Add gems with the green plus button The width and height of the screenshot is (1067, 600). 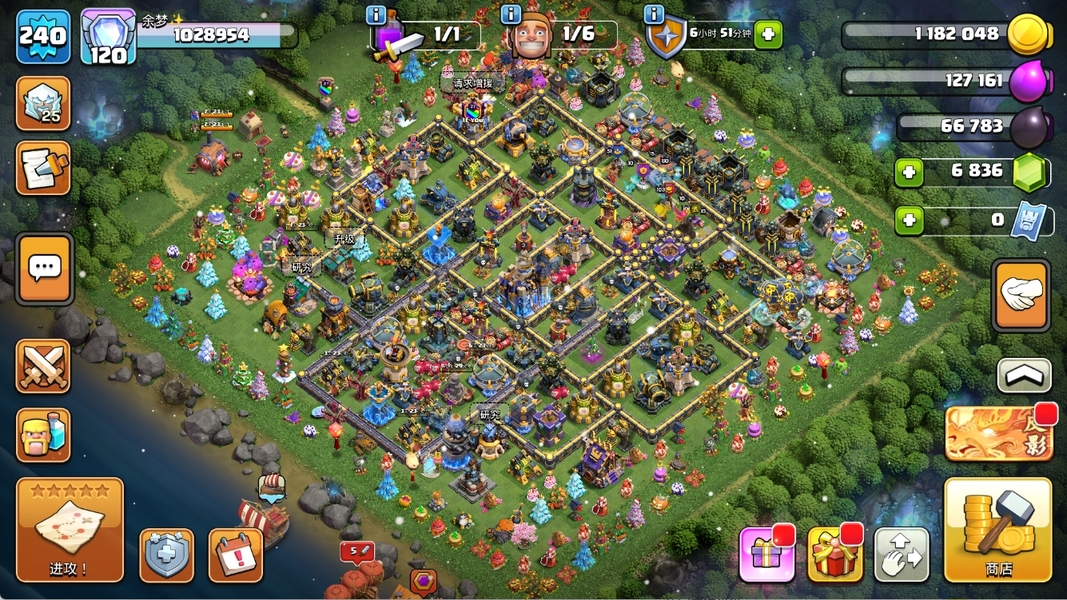coord(909,171)
